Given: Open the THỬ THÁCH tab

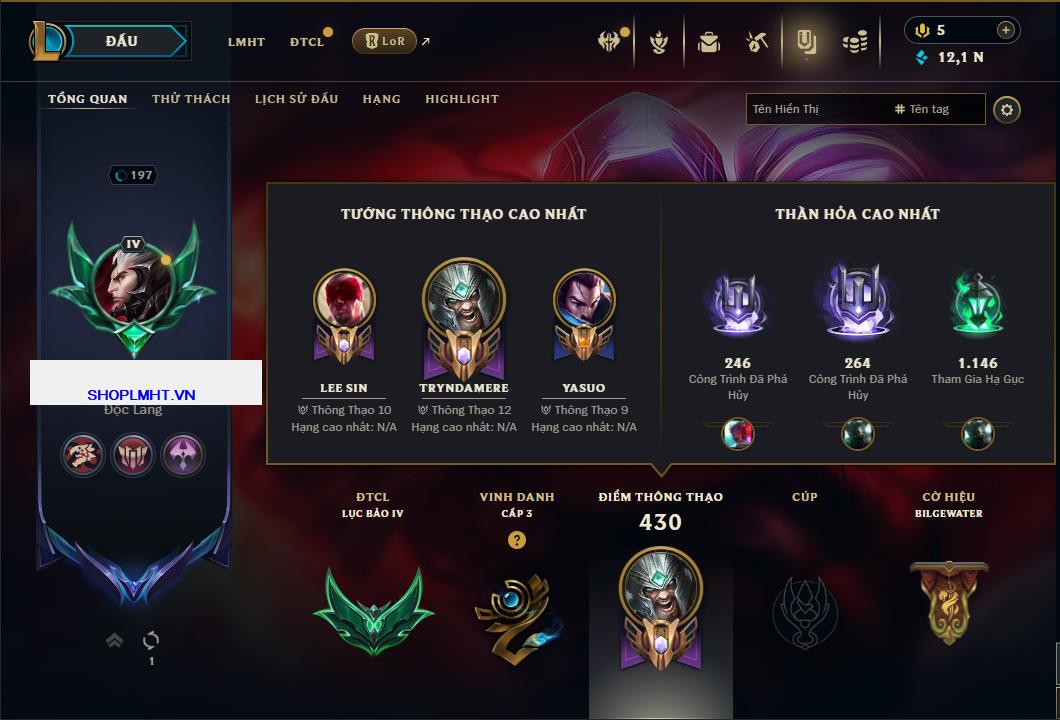Looking at the screenshot, I should [191, 99].
